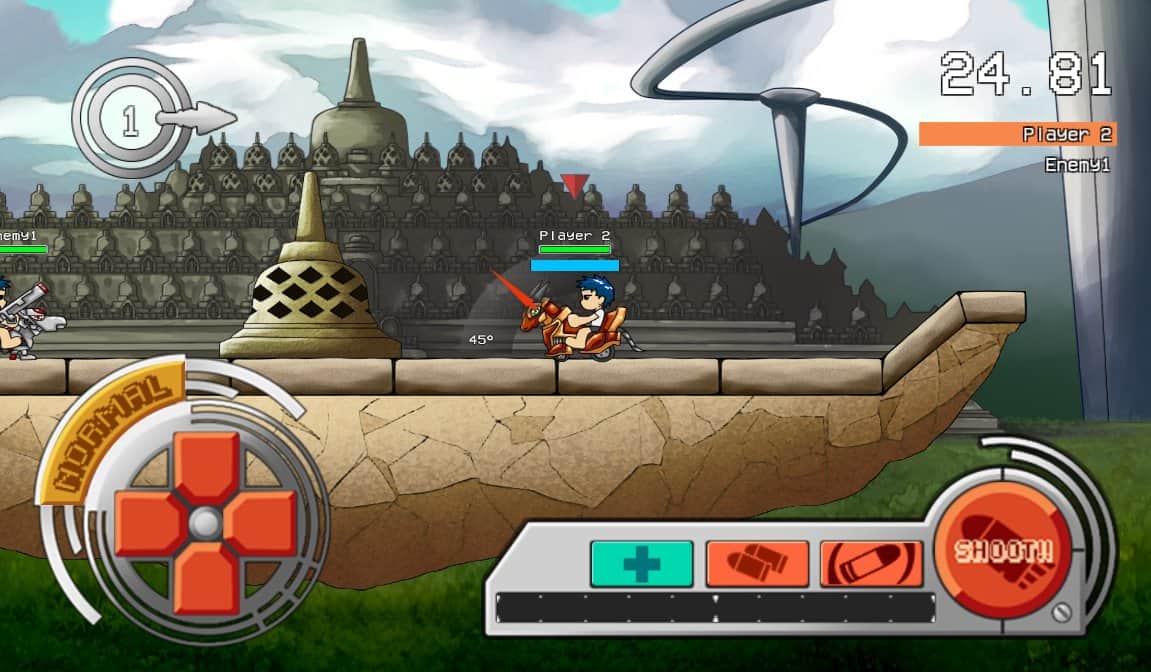The height and width of the screenshot is (672, 1151).
Task: Tap the D-pad up arrow
Action: pyautogui.click(x=206, y=467)
